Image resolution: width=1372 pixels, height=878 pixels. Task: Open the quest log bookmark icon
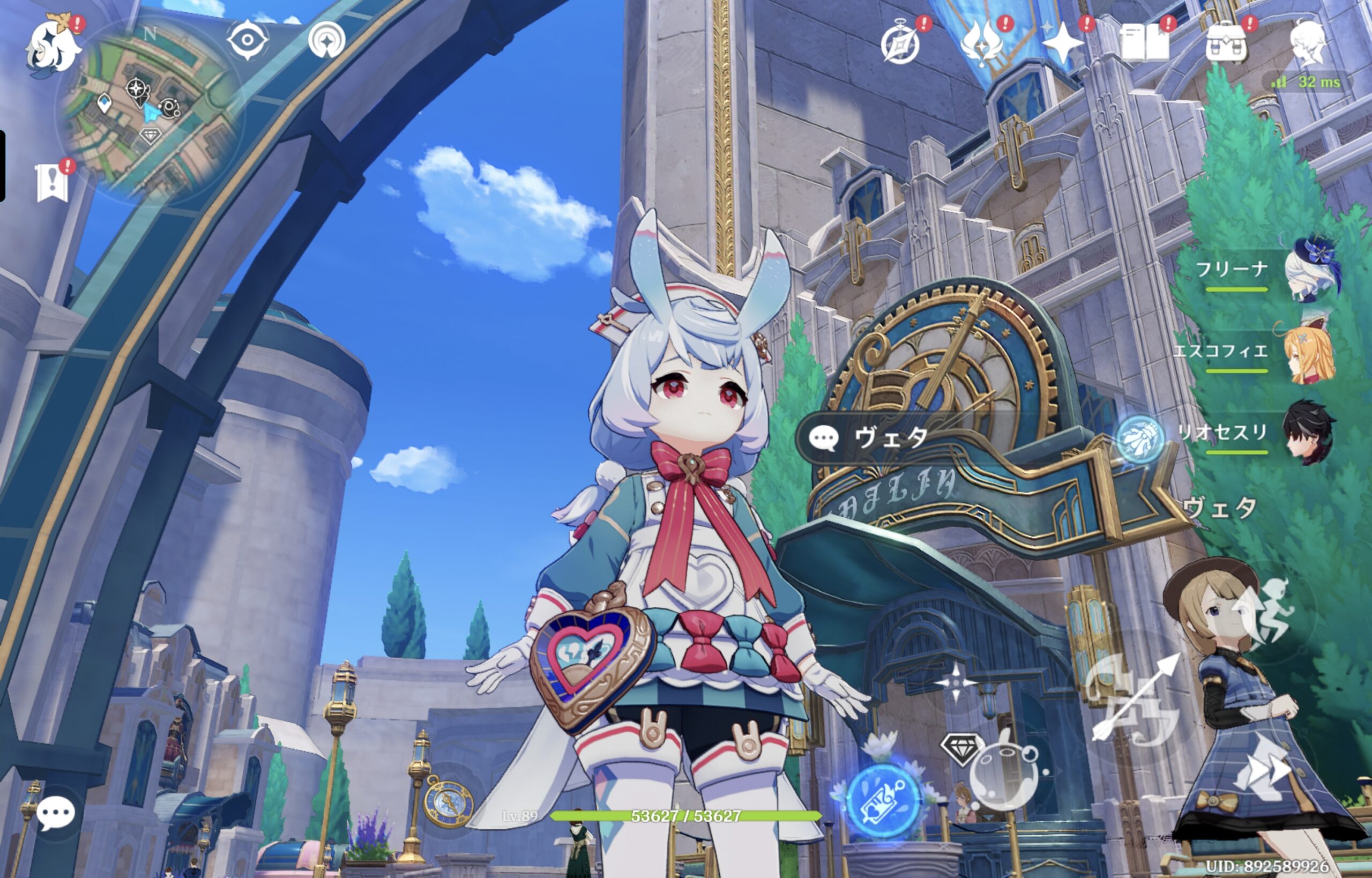click(x=53, y=183)
